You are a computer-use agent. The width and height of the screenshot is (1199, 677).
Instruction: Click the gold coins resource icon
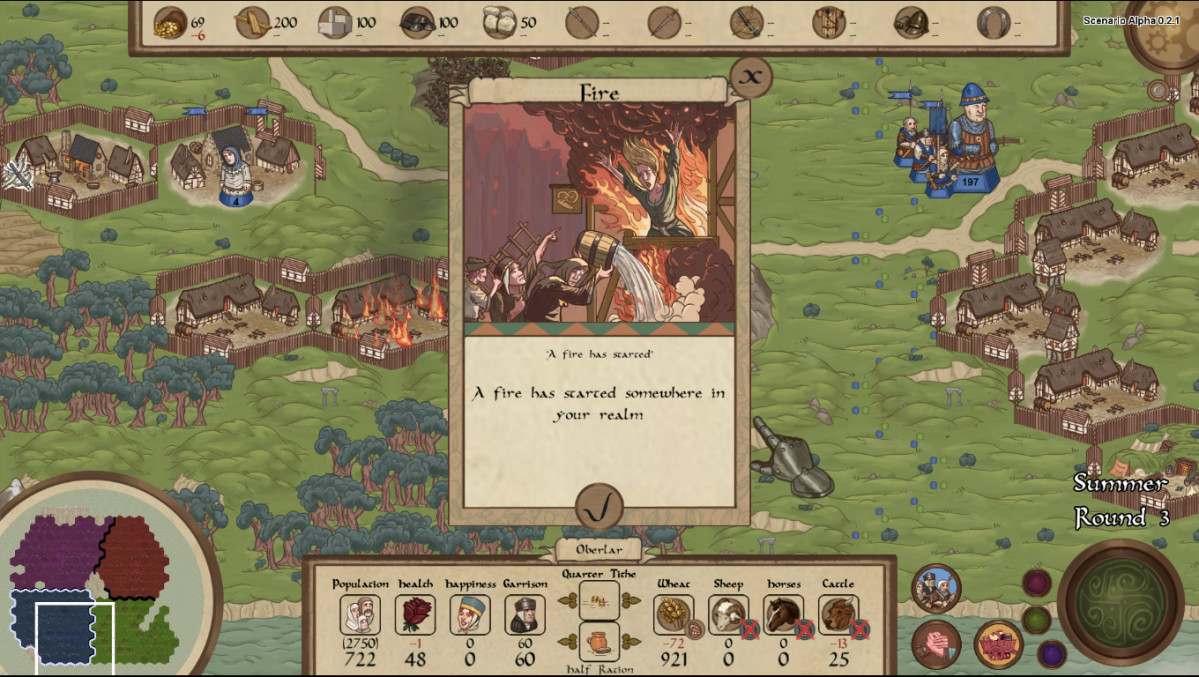tap(170, 22)
